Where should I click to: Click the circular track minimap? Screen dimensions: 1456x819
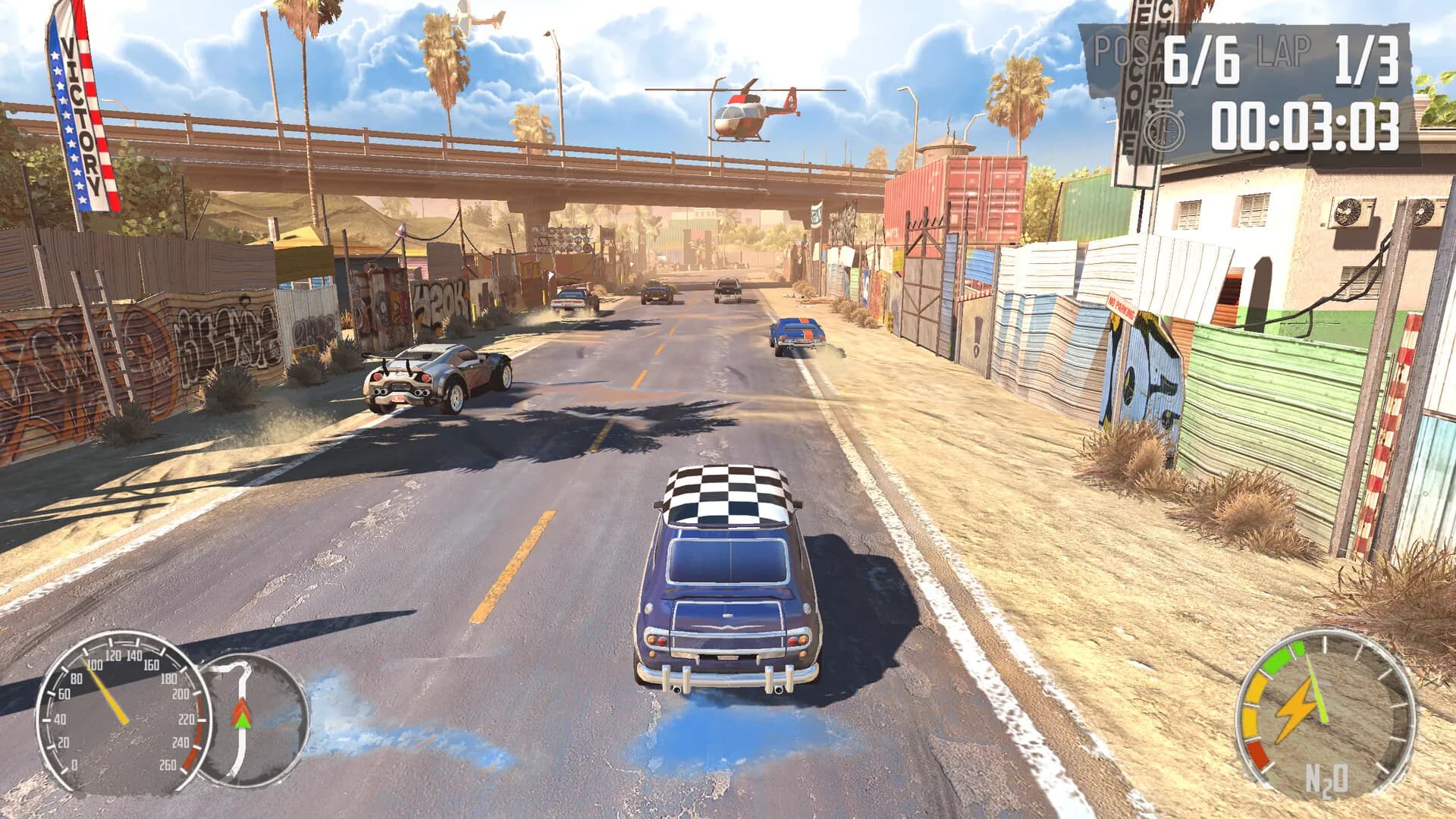254,719
